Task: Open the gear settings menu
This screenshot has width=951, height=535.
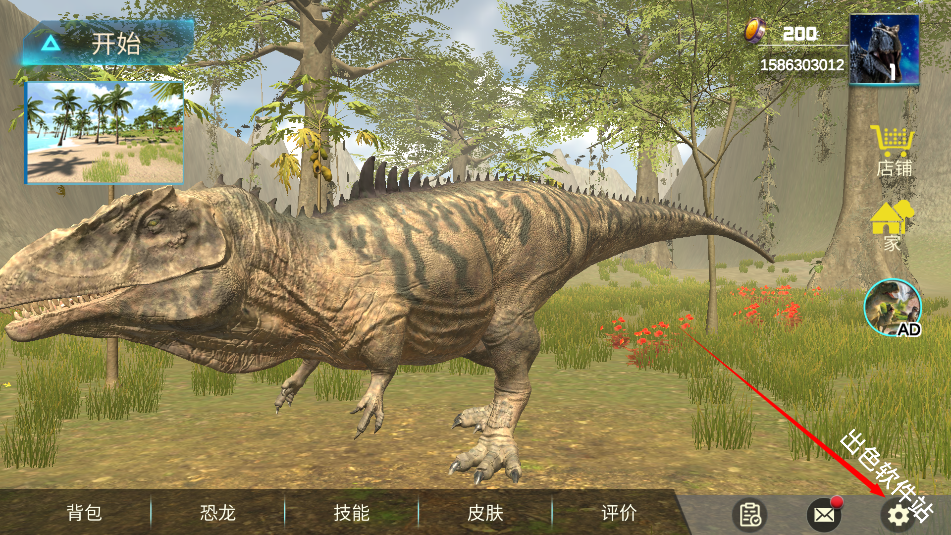Action: pyautogui.click(x=898, y=515)
